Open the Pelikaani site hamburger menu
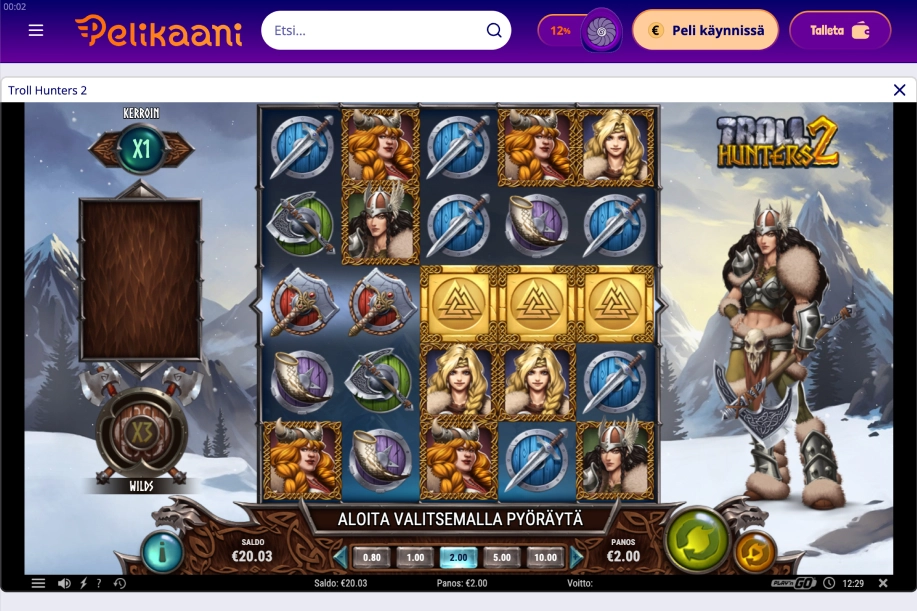The height and width of the screenshot is (611, 917). pos(36,30)
